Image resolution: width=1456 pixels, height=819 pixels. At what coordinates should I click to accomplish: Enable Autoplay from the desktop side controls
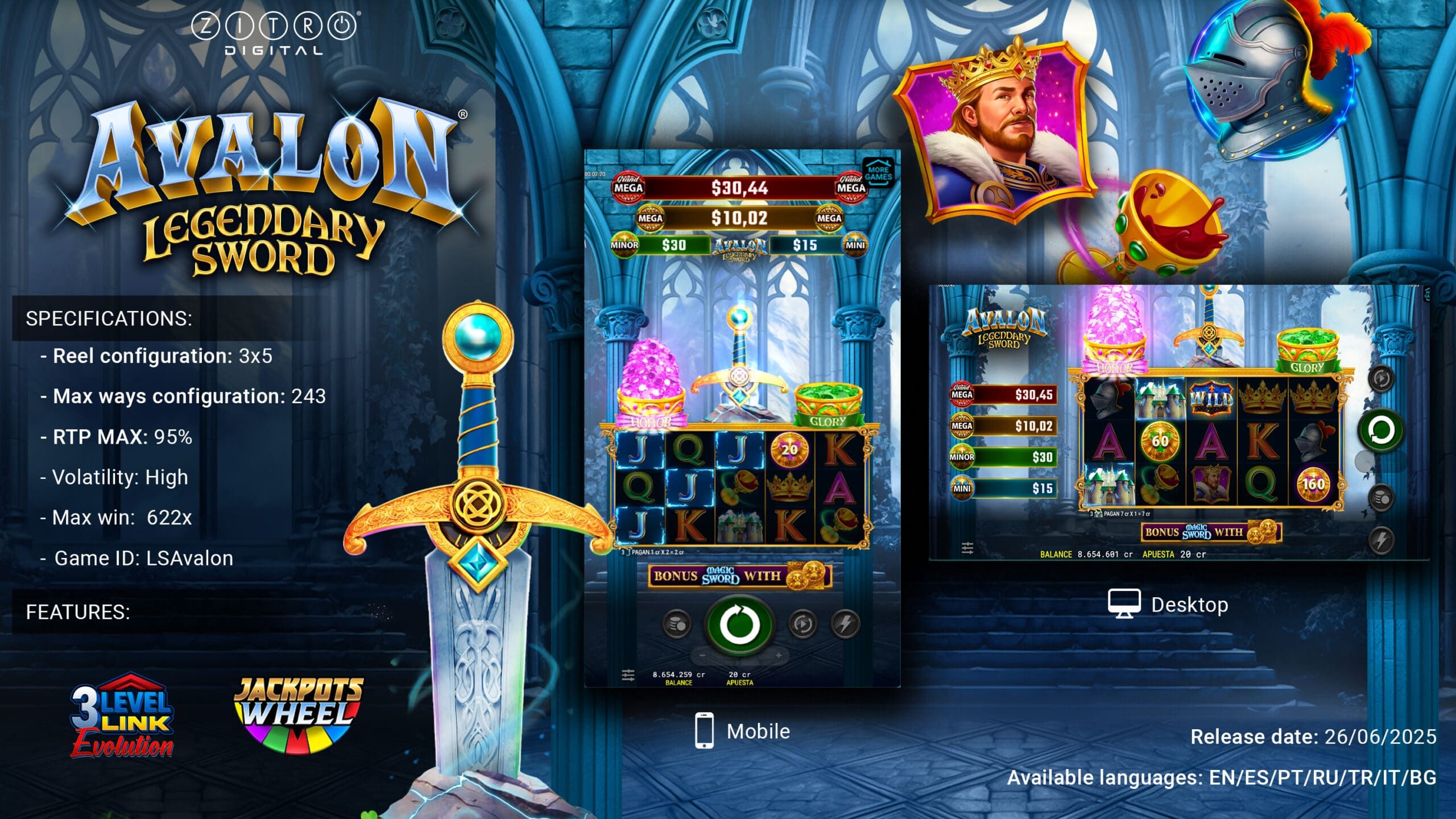point(1380,379)
